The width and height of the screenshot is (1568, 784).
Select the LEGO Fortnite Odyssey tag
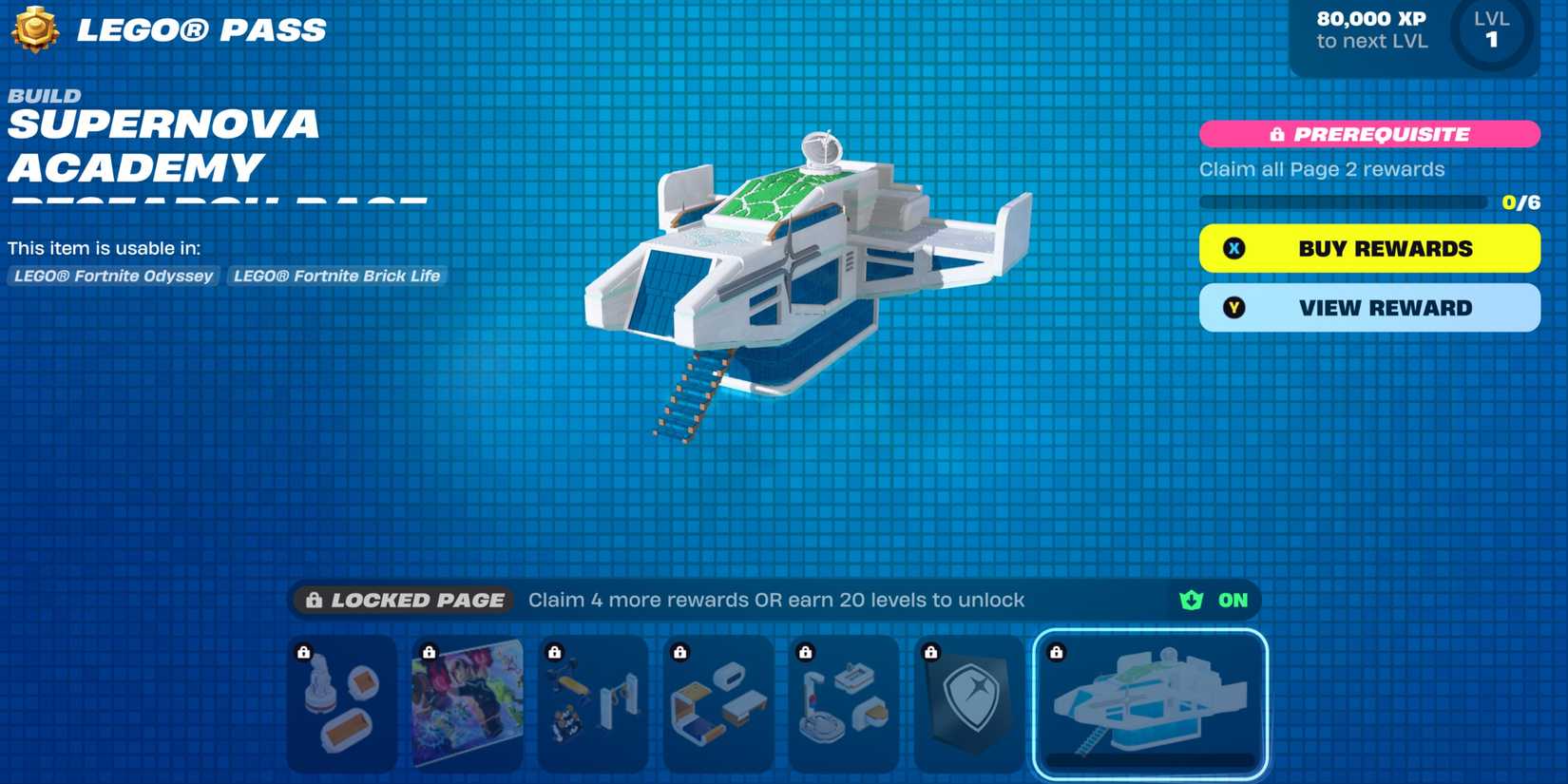click(112, 276)
